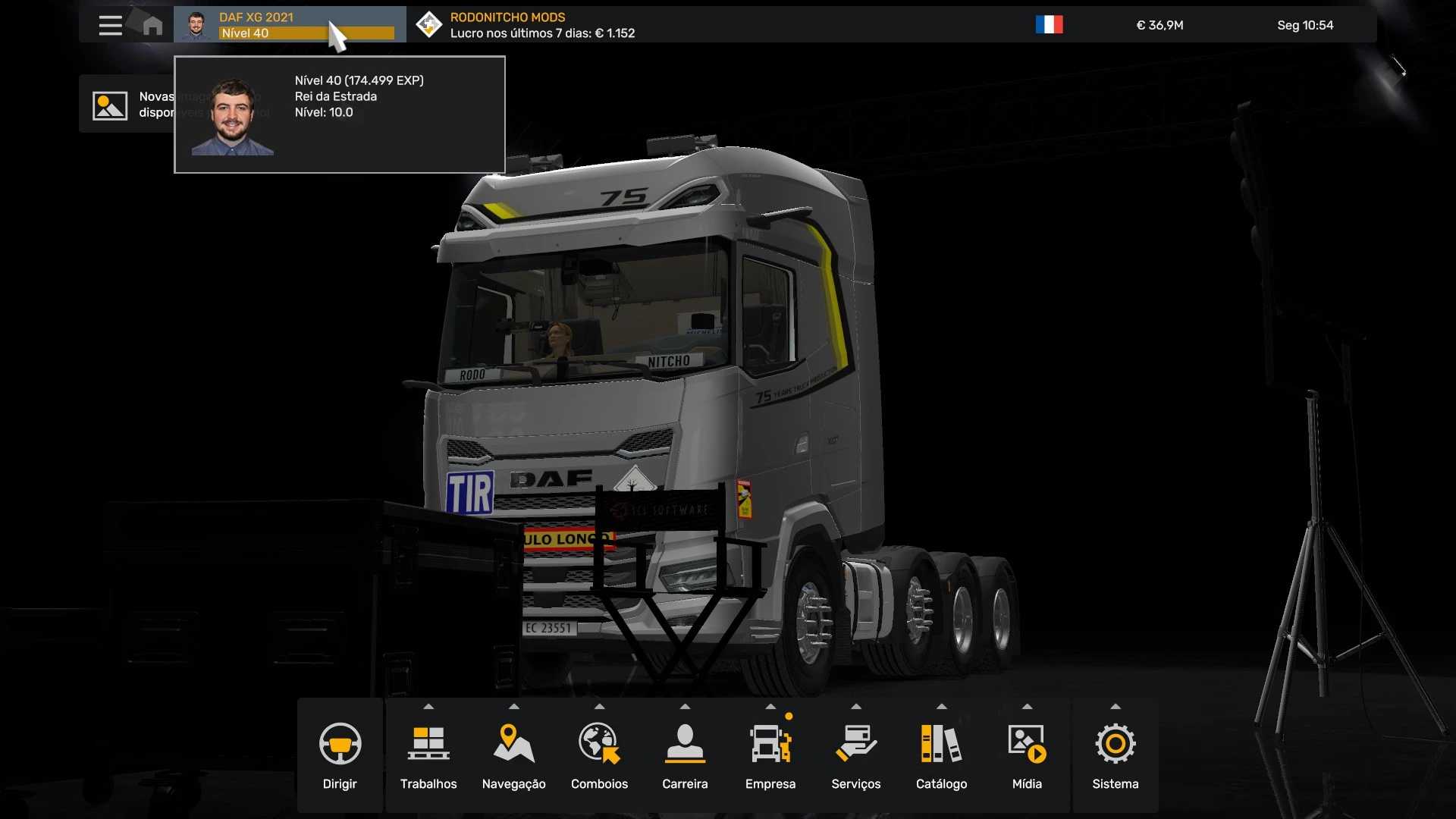Open the Serviços menu

point(855,755)
